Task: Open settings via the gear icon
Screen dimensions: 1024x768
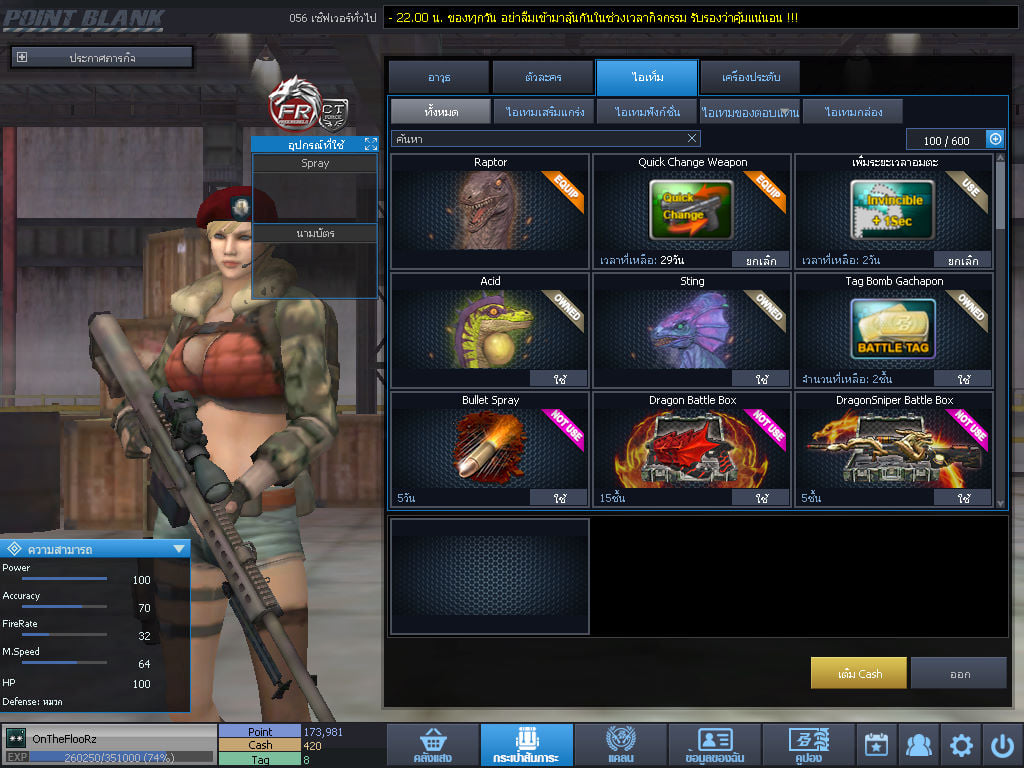Action: tap(961, 745)
